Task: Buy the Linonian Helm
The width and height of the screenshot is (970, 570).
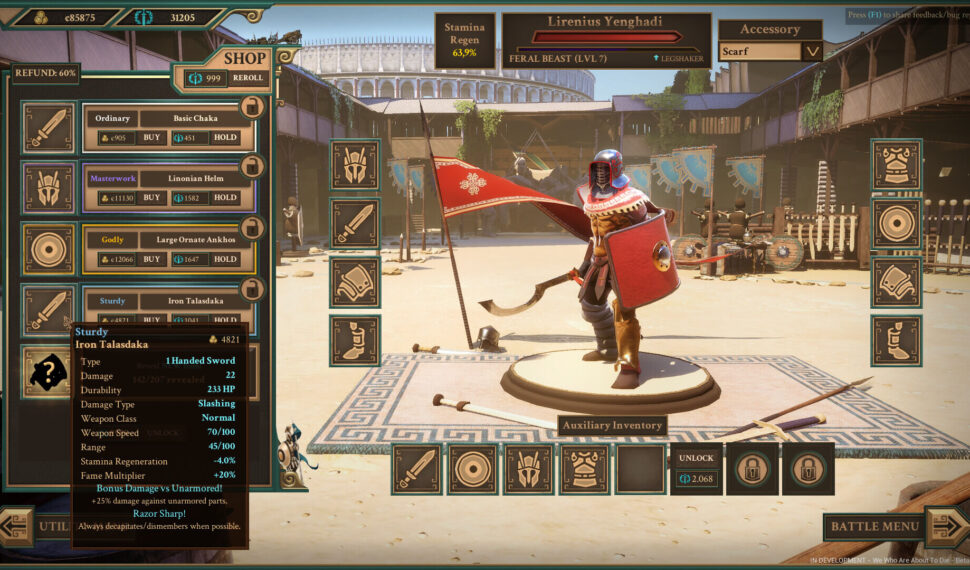Action: 152,198
